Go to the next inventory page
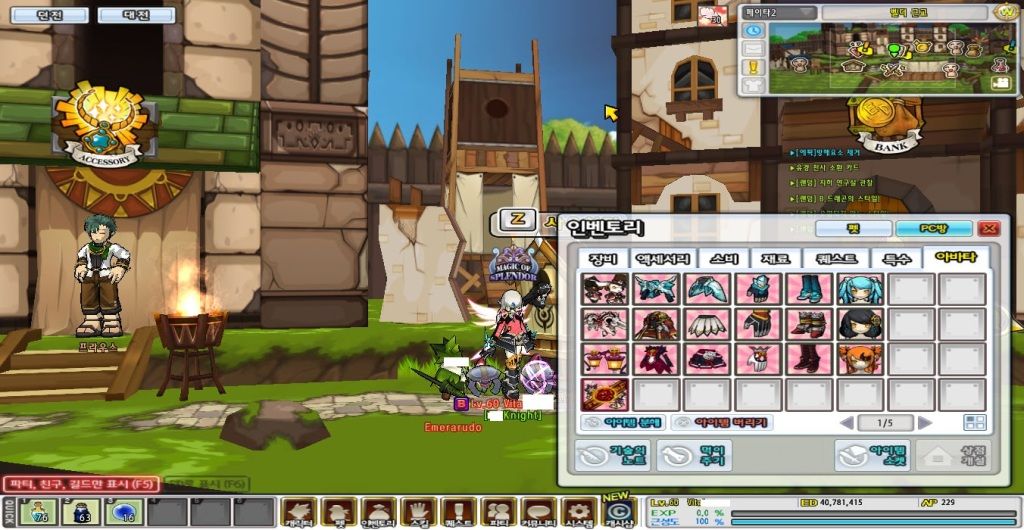The image size is (1024, 530). (925, 423)
